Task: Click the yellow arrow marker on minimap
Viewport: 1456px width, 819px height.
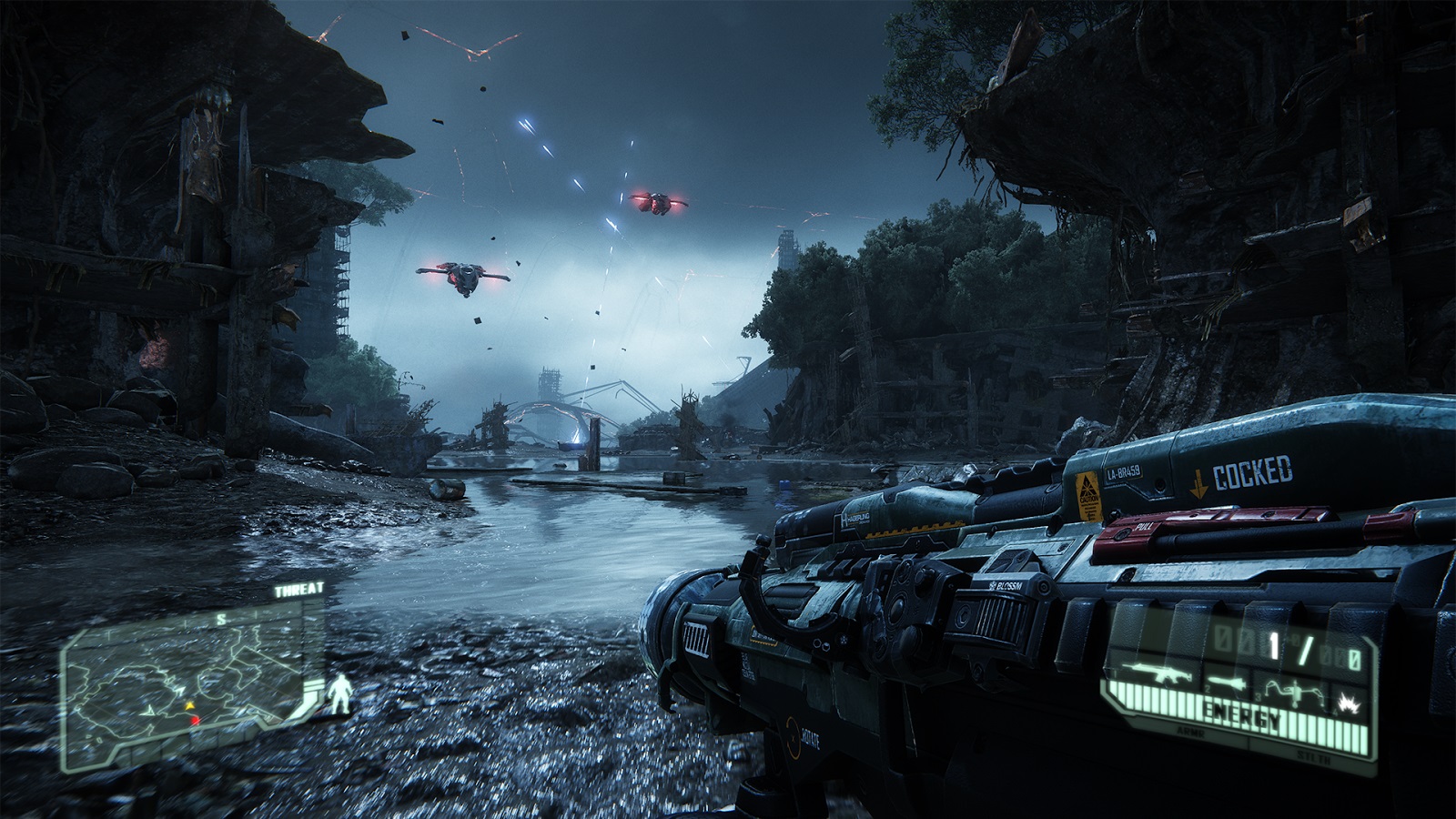Action: point(189,705)
